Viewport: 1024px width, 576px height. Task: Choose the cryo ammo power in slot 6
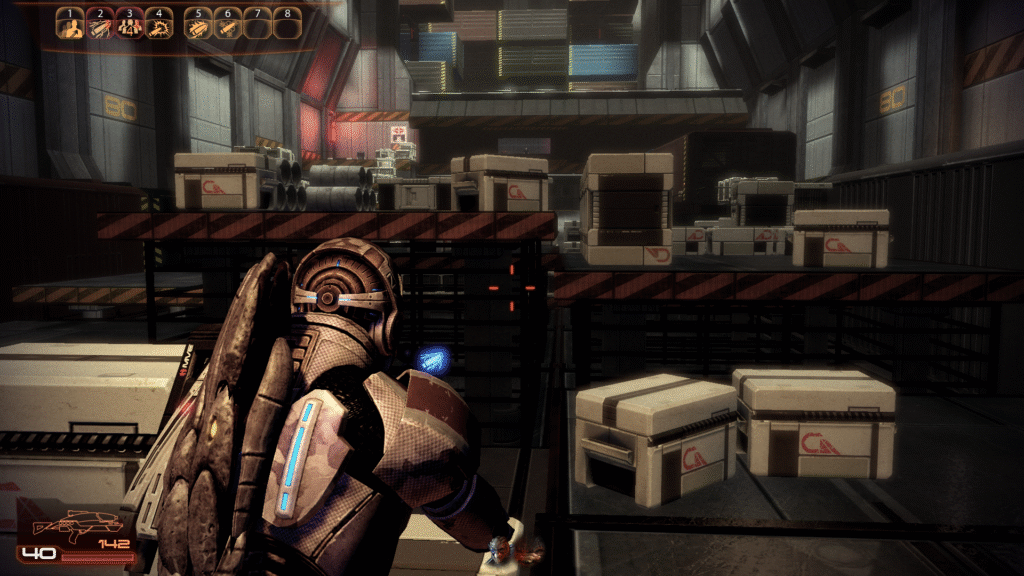(228, 26)
